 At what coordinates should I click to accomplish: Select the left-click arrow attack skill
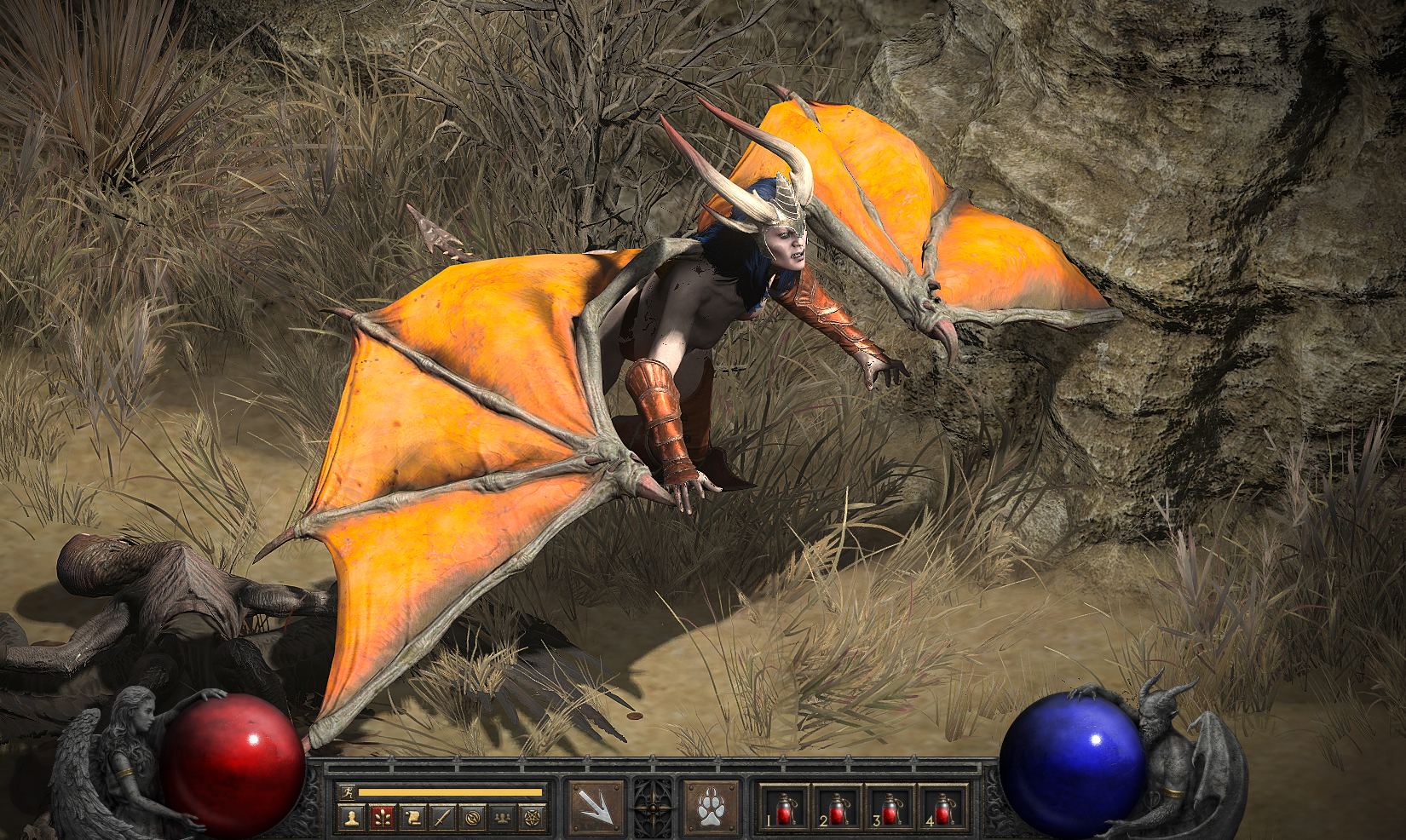(x=596, y=806)
